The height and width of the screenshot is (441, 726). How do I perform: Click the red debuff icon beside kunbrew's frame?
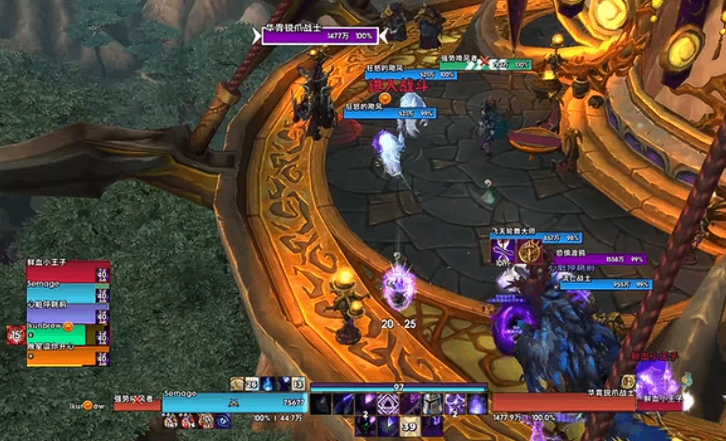(16, 334)
